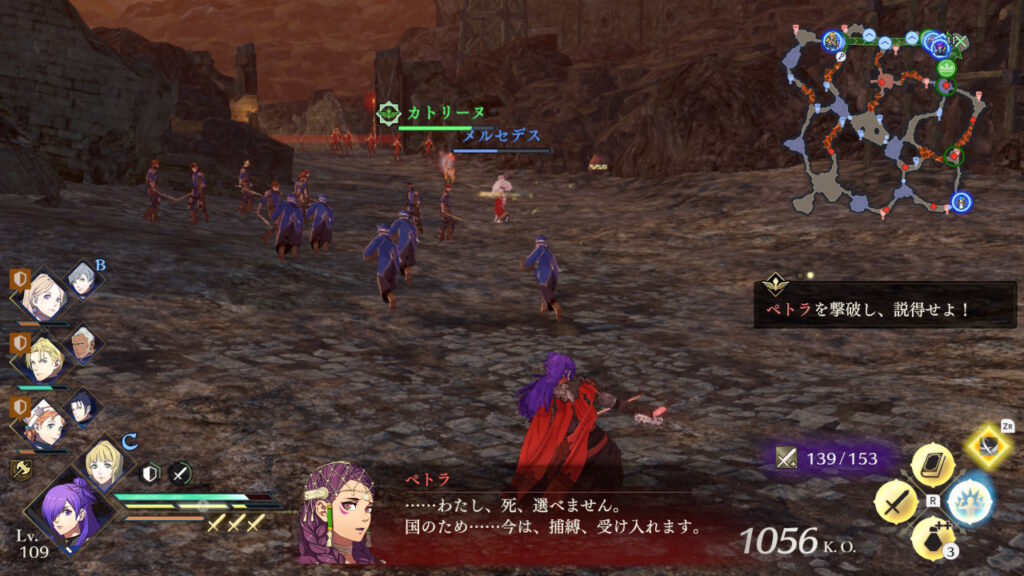Pick the dark-skinned white-haired adjutant portrait
Viewport: 1024px width, 576px height.
pos(84,345)
